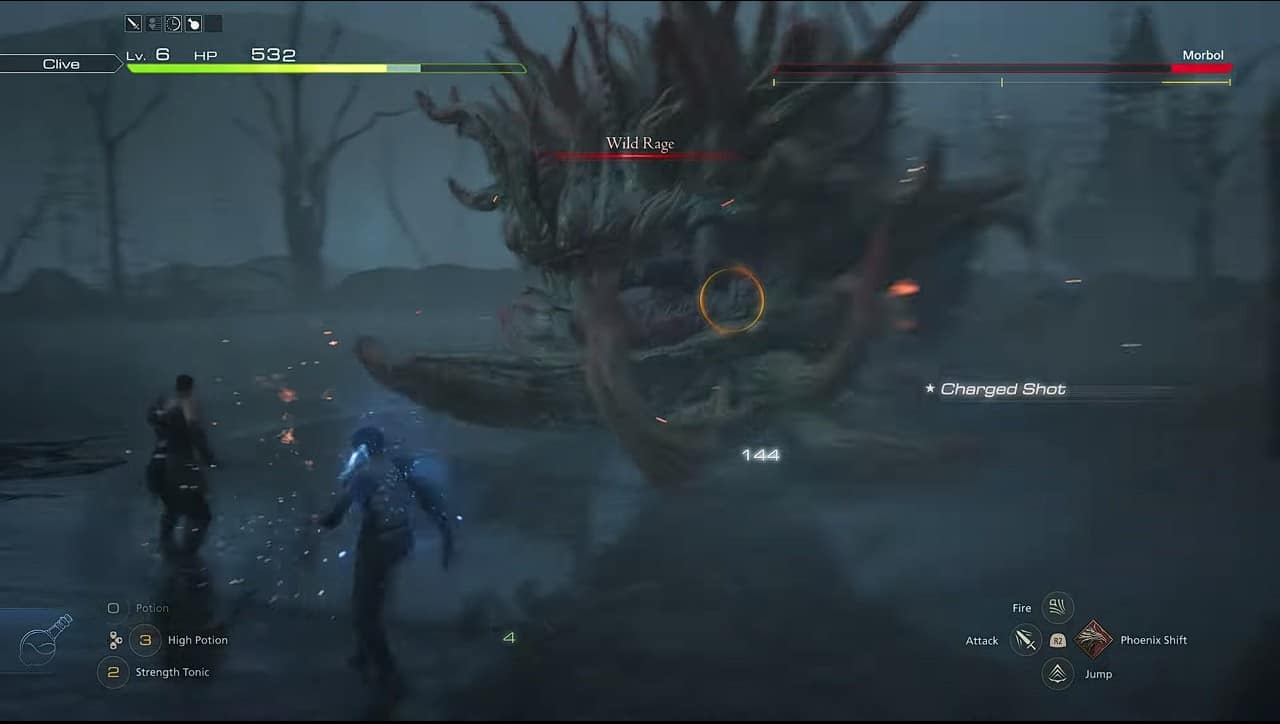Click the Morbol name label

coord(1203,55)
